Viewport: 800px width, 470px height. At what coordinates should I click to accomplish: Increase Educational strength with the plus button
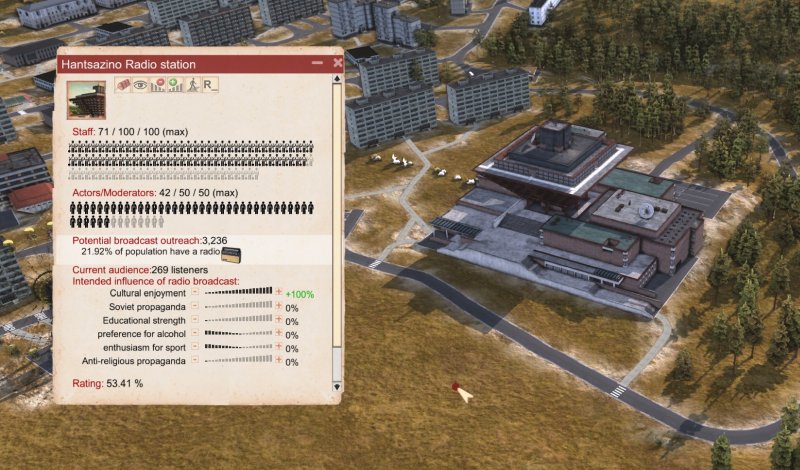coord(278,321)
